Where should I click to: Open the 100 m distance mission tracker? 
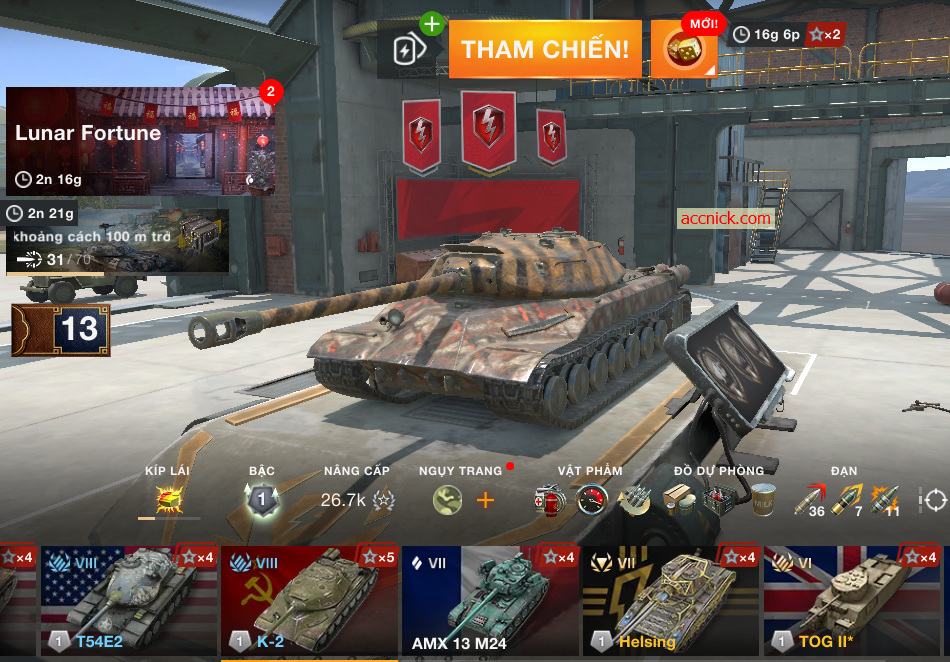tap(117, 240)
